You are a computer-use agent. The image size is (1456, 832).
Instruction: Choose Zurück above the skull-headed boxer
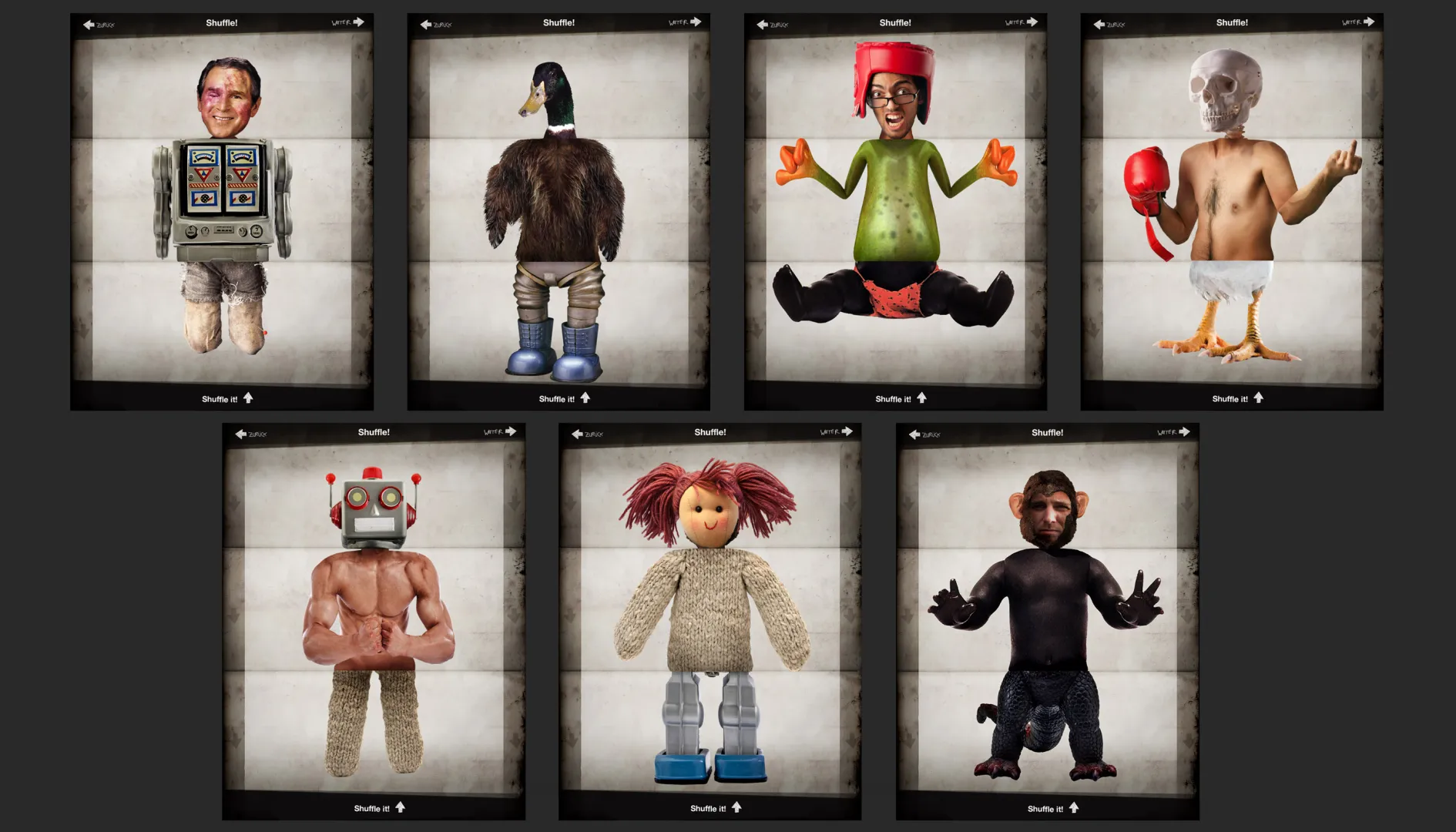pos(1109,25)
